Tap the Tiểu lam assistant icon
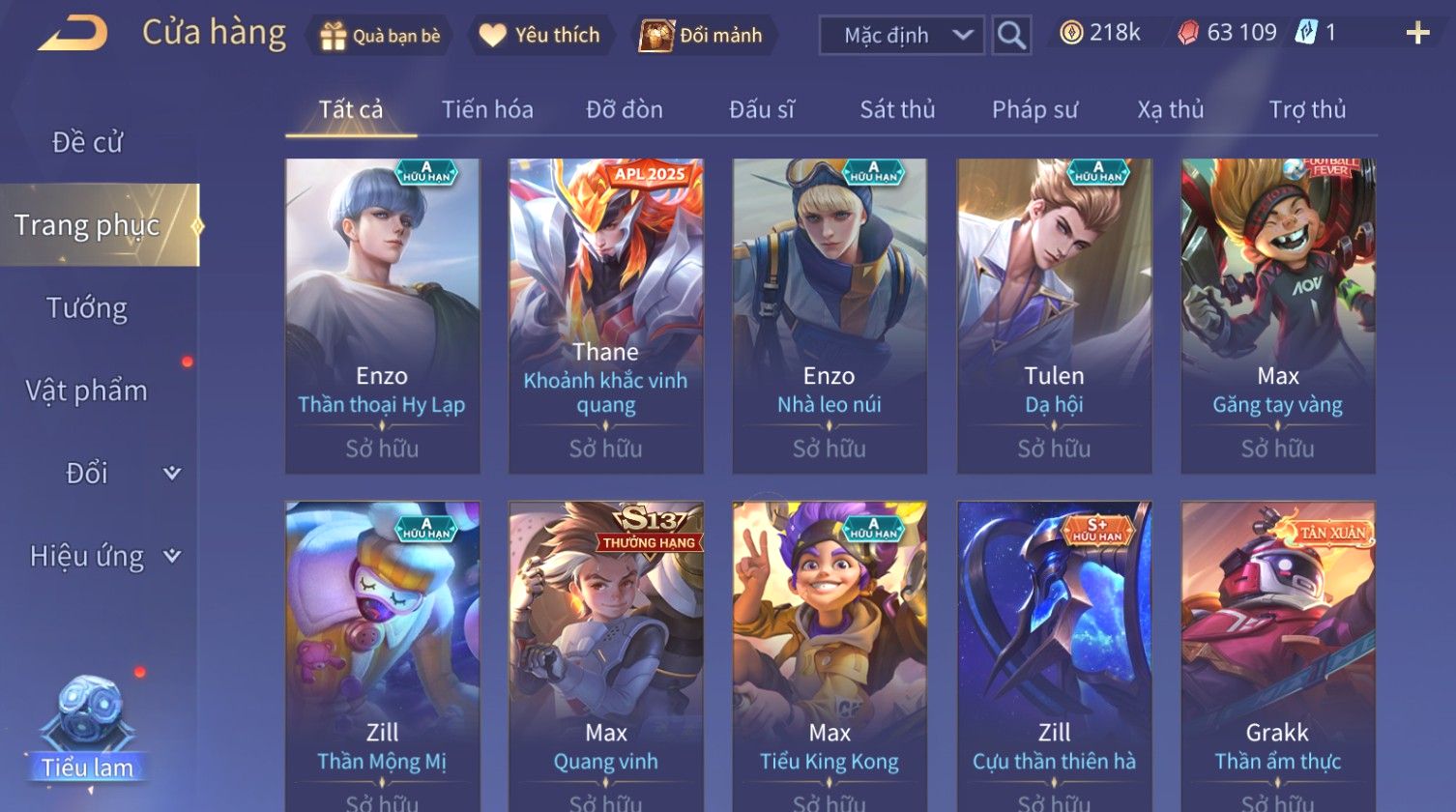This screenshot has width=1456, height=812. coord(88,727)
